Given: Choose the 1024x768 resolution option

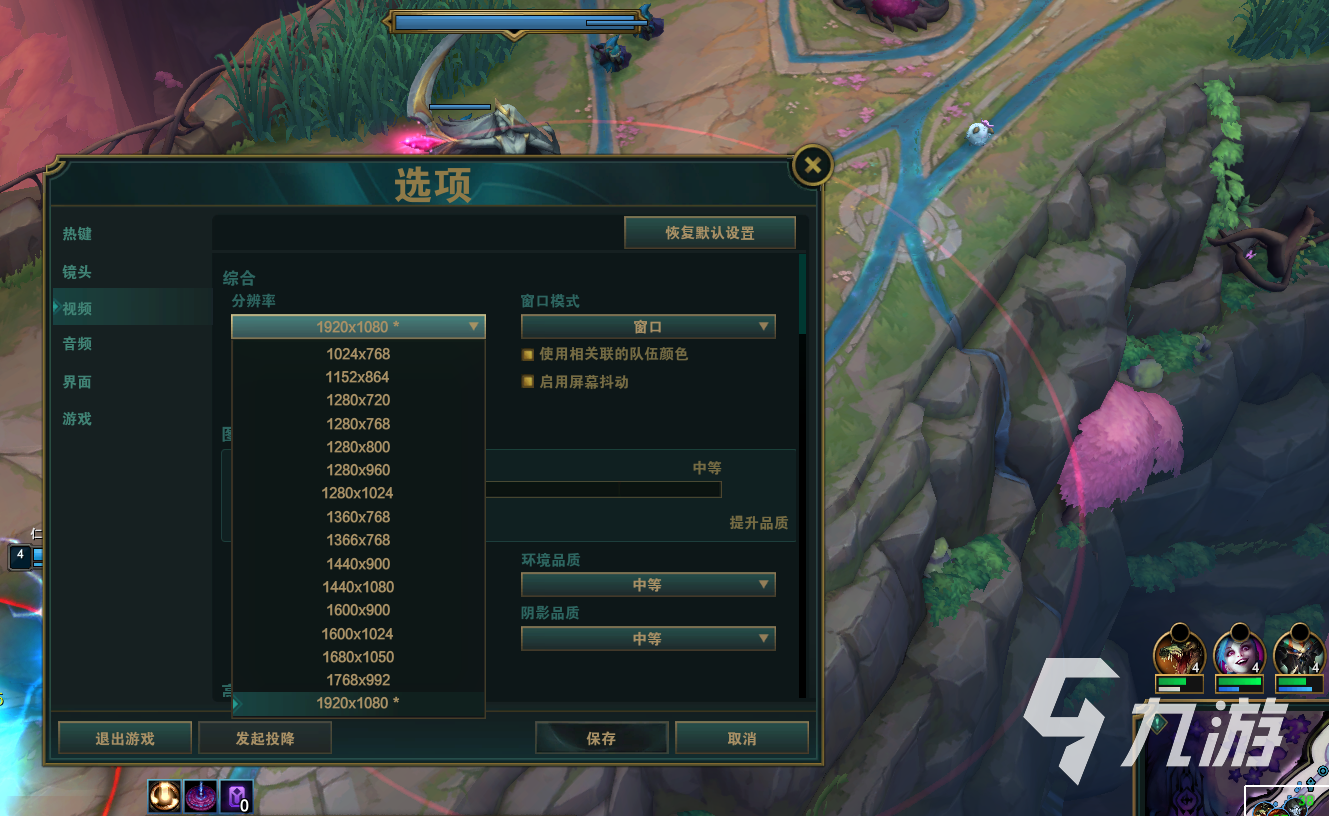Looking at the screenshot, I should click(x=358, y=354).
